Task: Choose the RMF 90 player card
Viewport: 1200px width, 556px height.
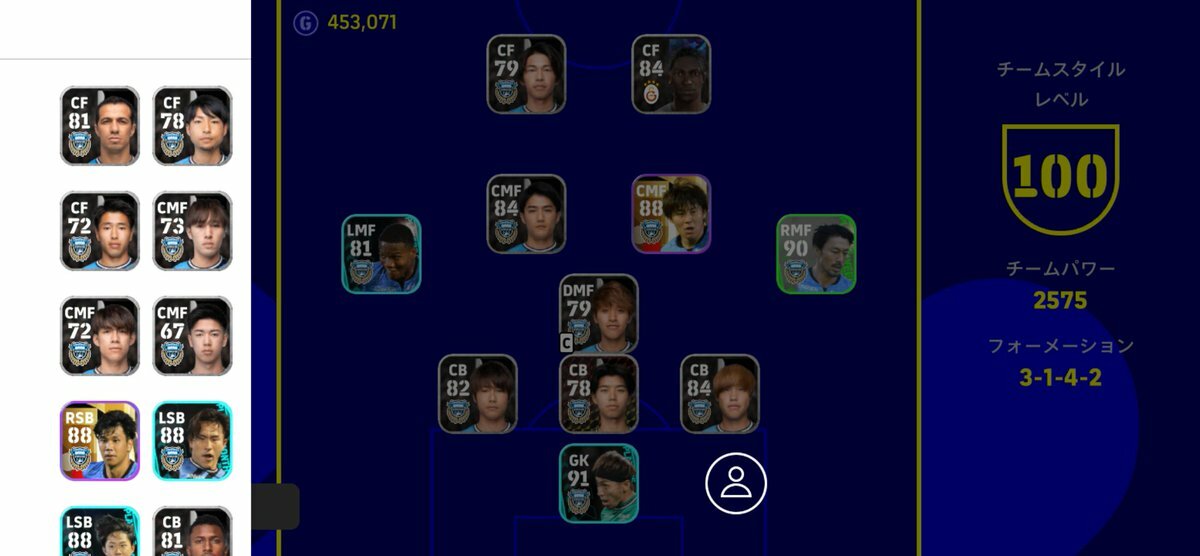Action: point(816,254)
